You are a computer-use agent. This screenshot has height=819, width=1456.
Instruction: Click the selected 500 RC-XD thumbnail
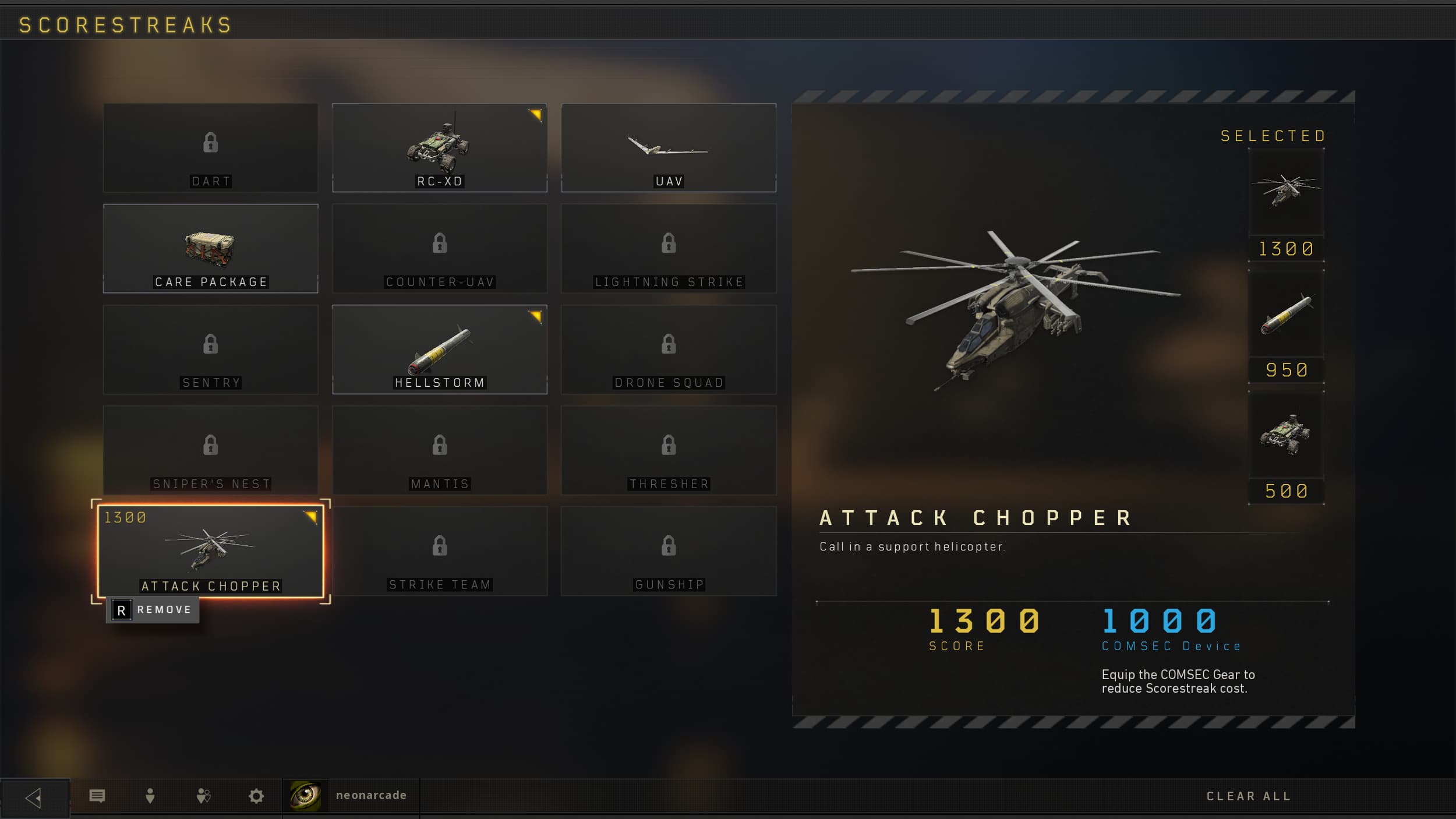(x=1287, y=444)
